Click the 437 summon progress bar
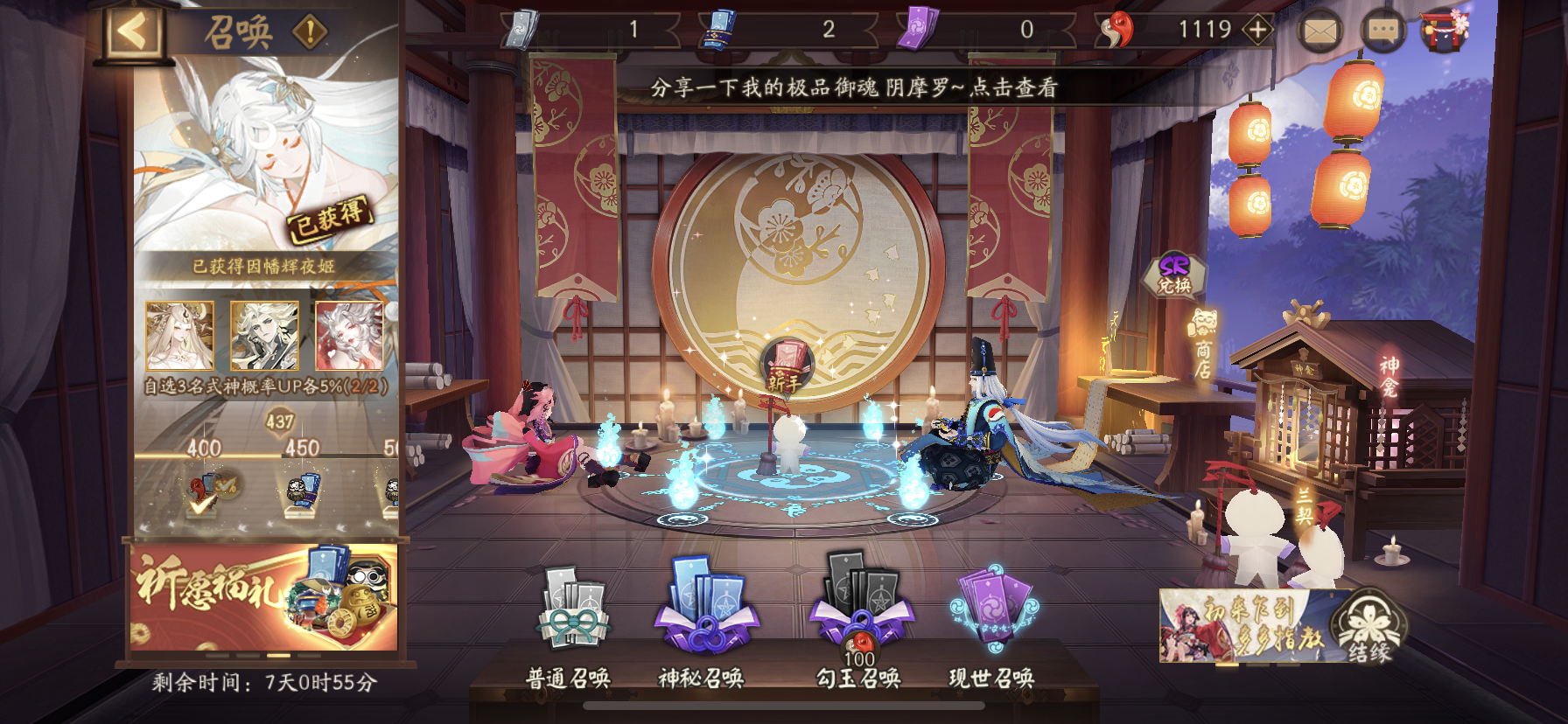The height and width of the screenshot is (724, 1568). click(x=278, y=423)
